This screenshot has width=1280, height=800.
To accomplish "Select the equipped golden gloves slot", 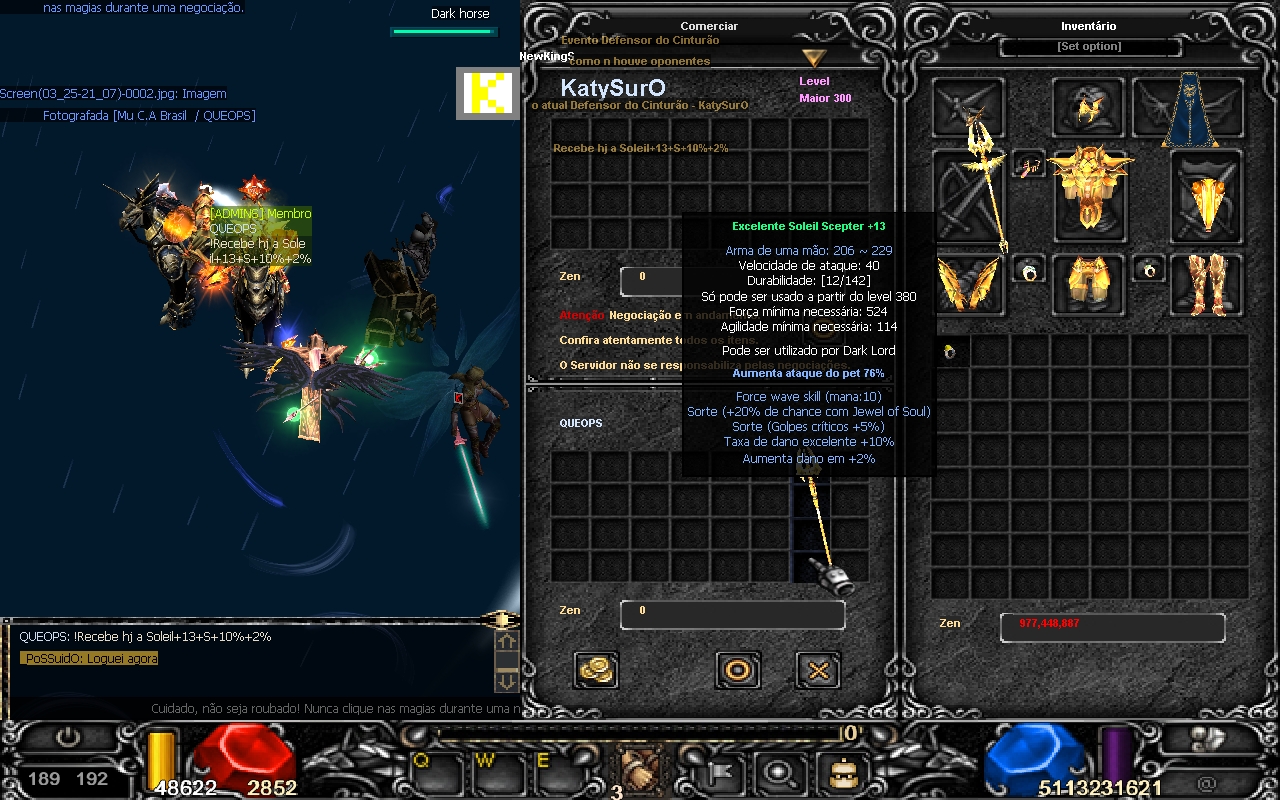I will tap(969, 280).
